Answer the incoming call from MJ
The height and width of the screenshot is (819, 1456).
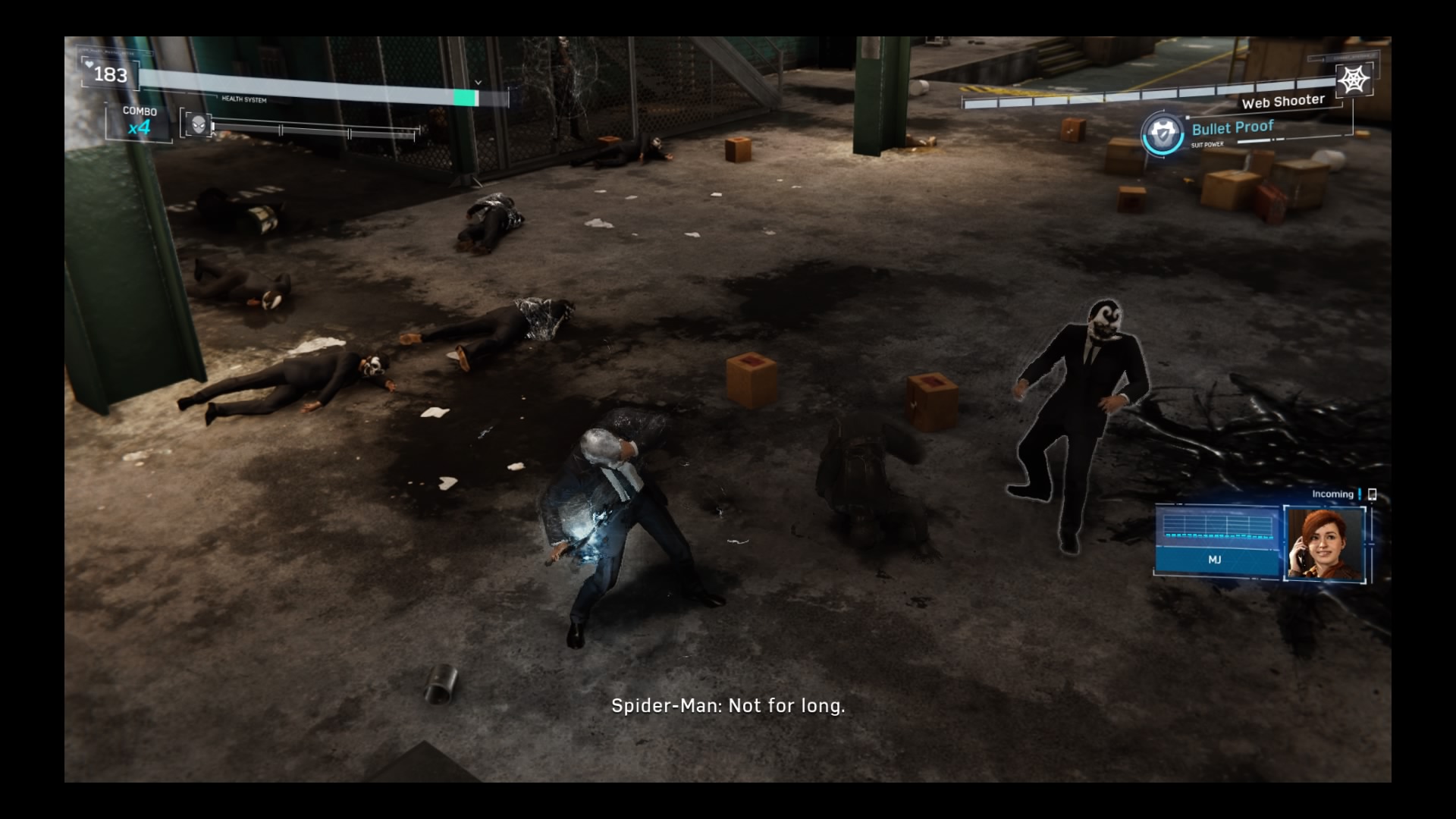pyautogui.click(x=1324, y=543)
